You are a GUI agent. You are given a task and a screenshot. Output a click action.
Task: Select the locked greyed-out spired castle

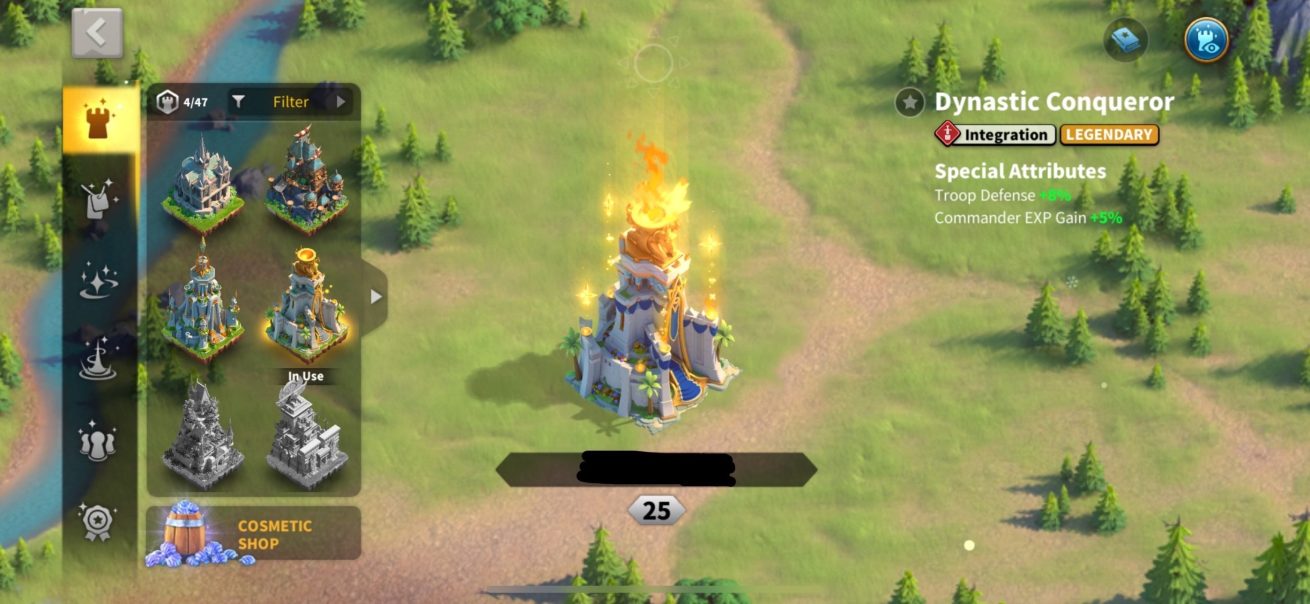click(x=203, y=438)
